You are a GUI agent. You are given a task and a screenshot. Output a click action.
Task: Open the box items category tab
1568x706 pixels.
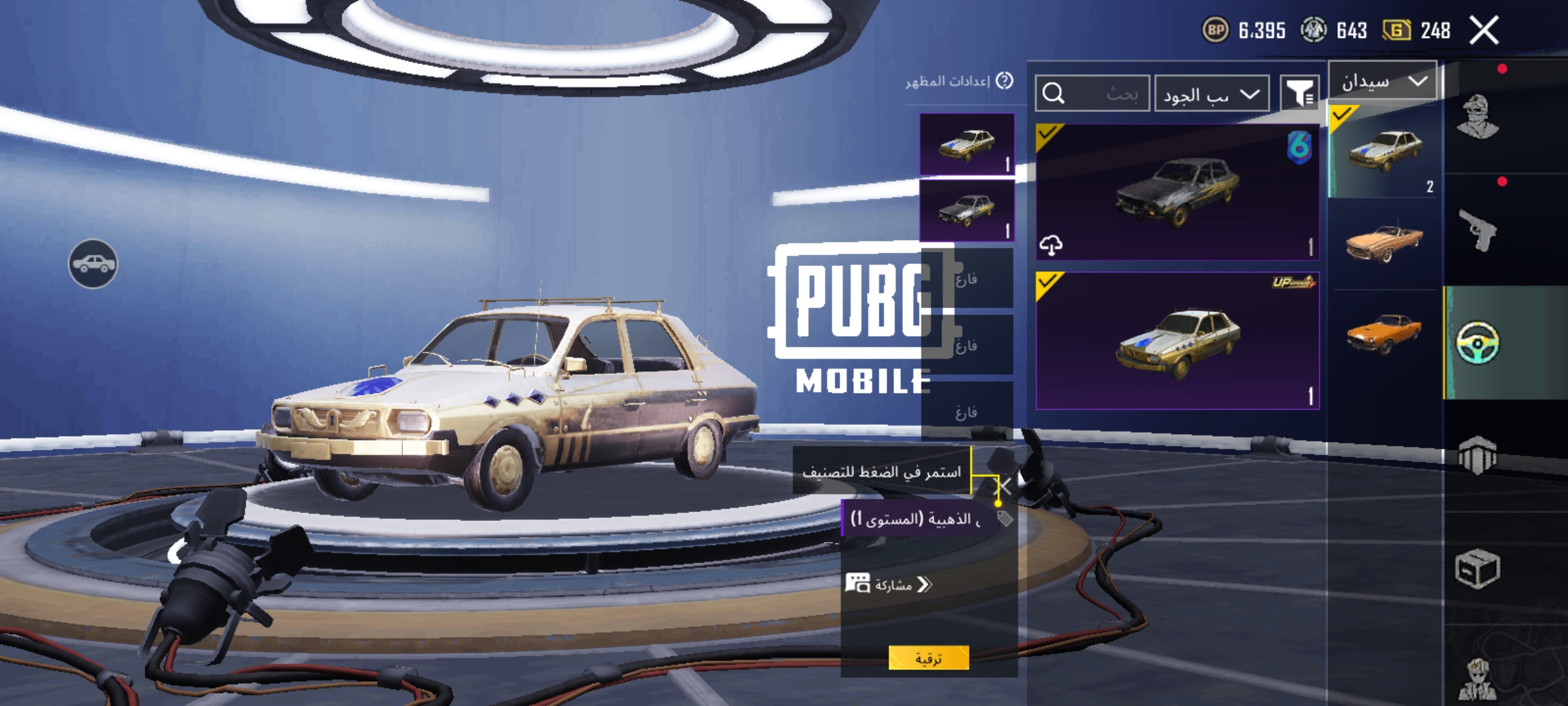pos(1478,569)
